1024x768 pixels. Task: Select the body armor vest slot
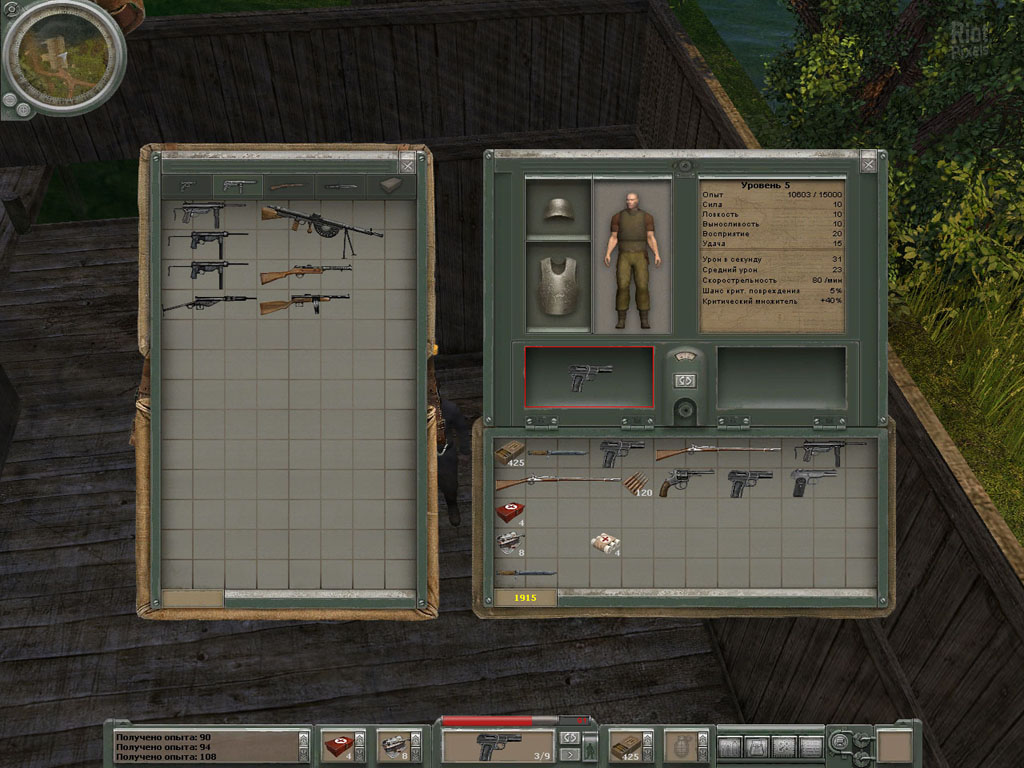point(558,287)
